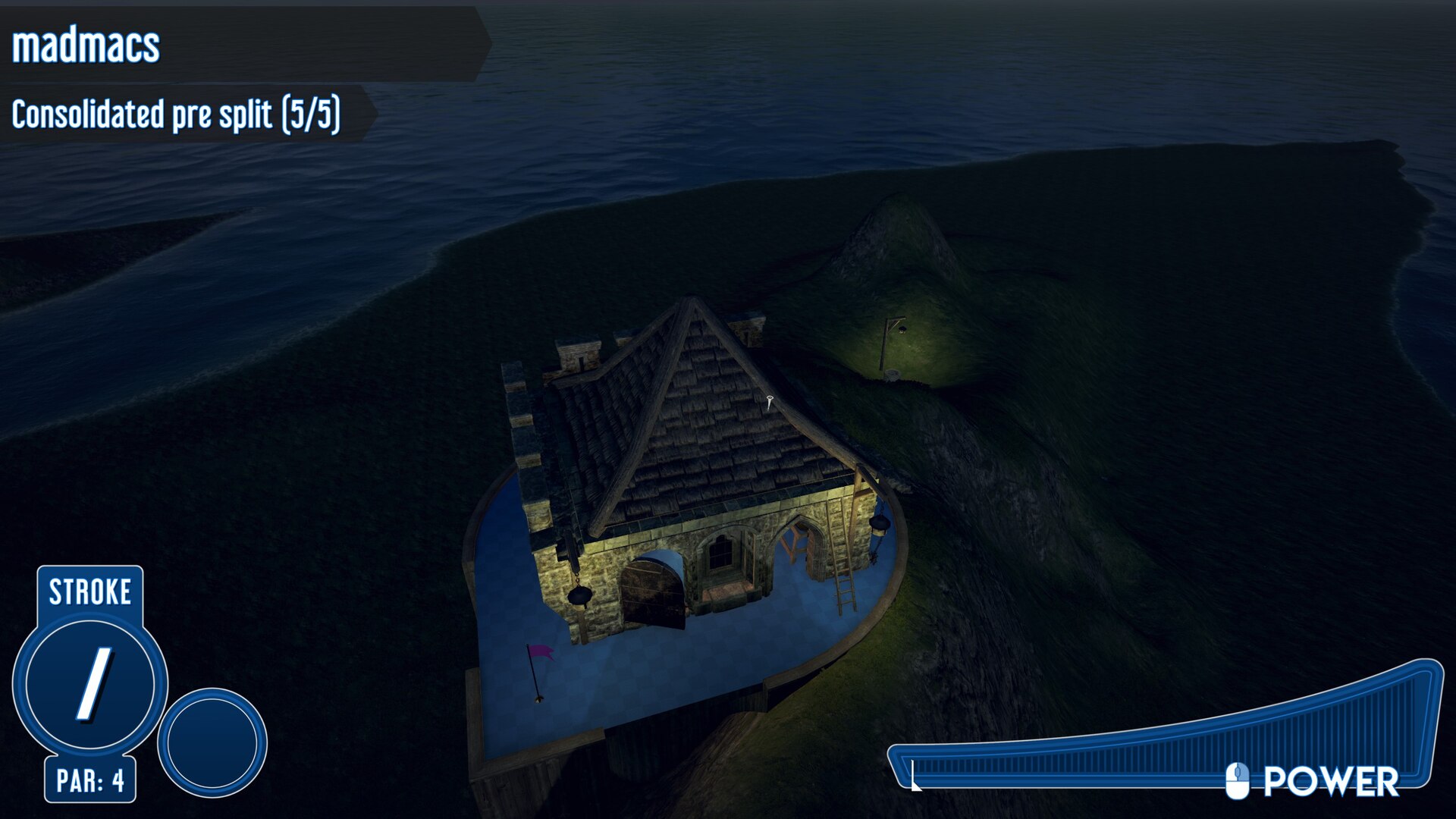Select the empty circular slot beside Stroke
The width and height of the screenshot is (1456, 819).
[212, 742]
